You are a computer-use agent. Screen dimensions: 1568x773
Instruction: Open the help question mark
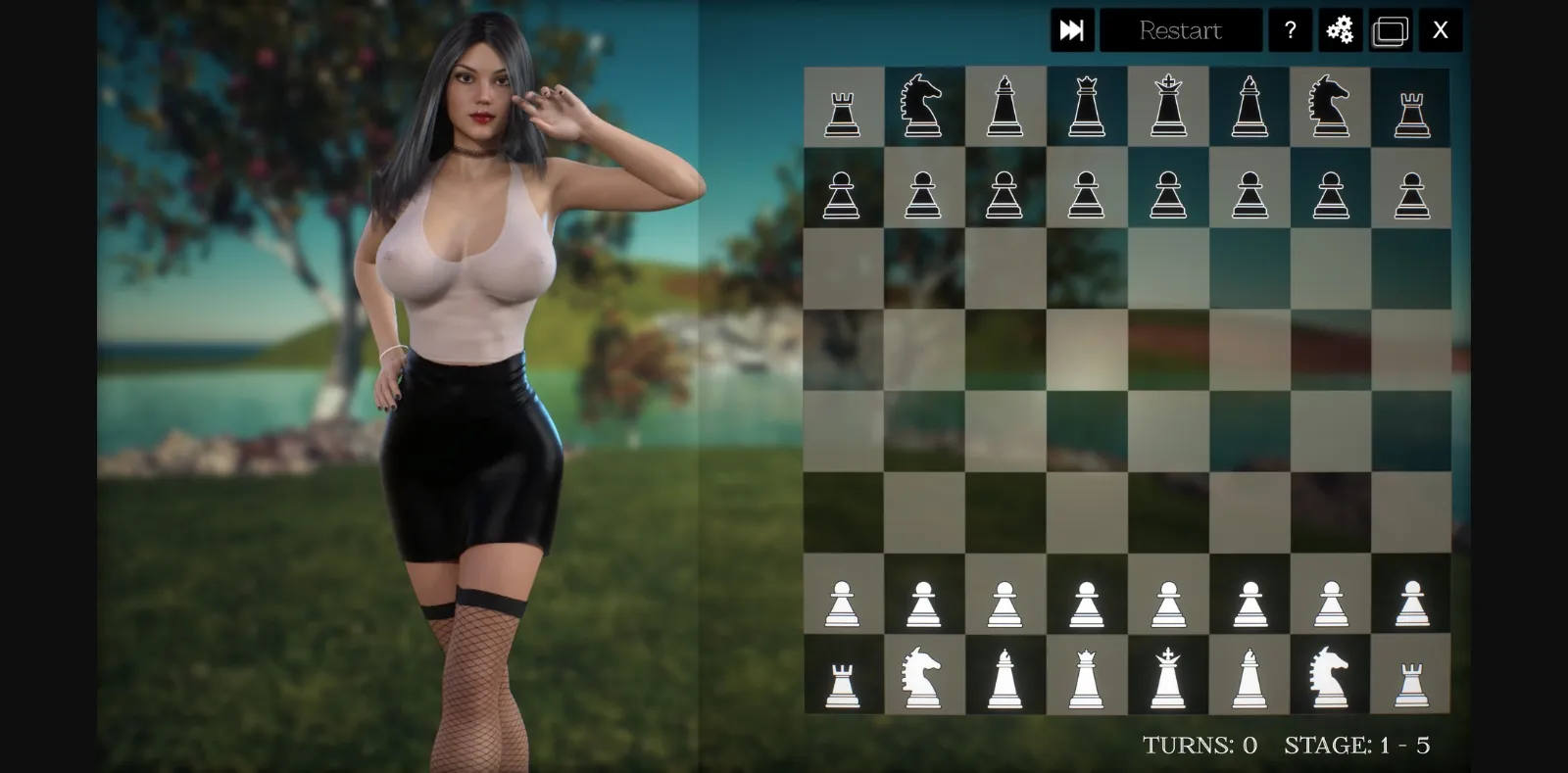click(1291, 29)
